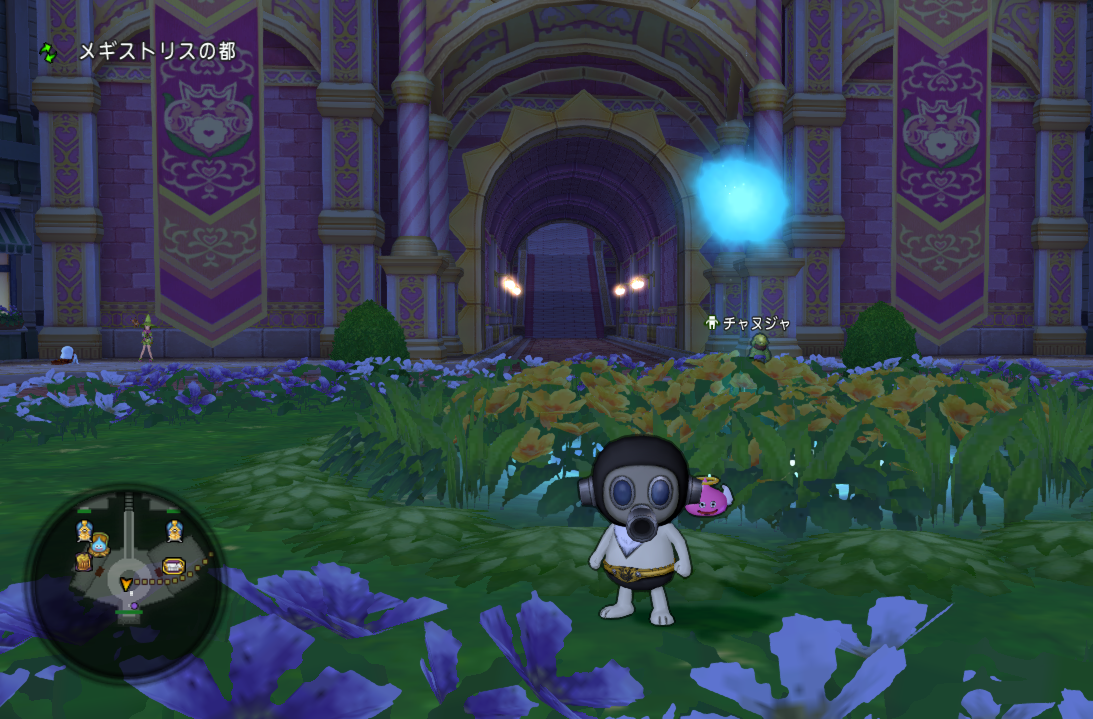Click the green arrows icon beside メギストリスの都

tap(49, 51)
